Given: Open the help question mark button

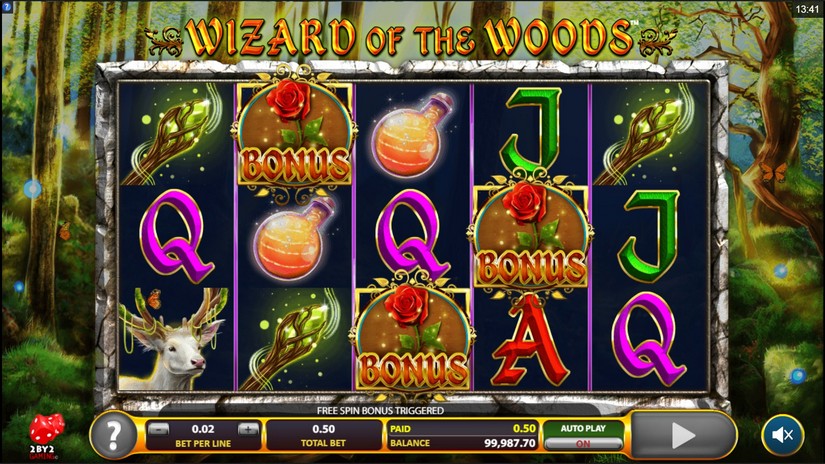Looking at the screenshot, I should tap(114, 435).
